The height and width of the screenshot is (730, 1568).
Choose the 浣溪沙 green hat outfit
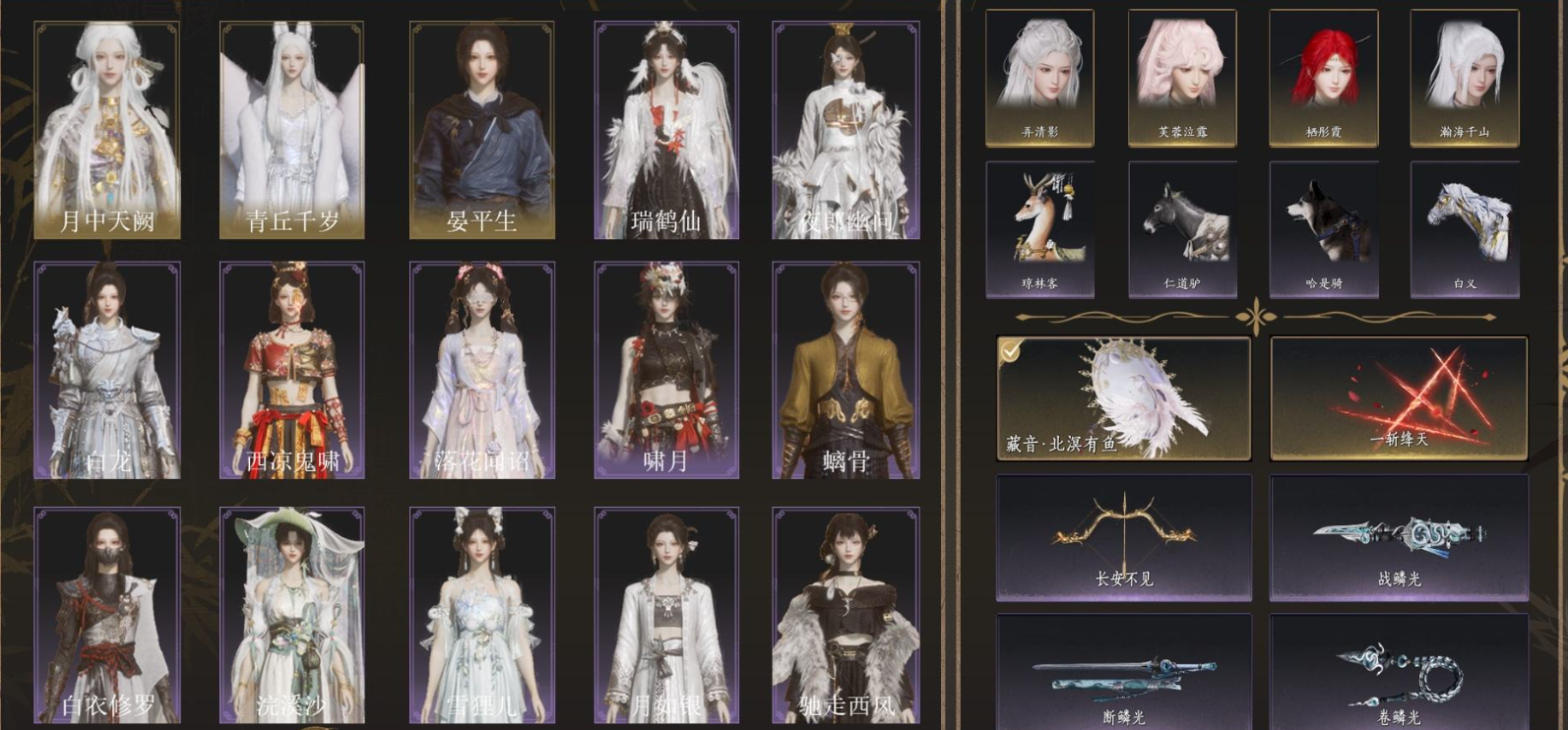(291, 610)
